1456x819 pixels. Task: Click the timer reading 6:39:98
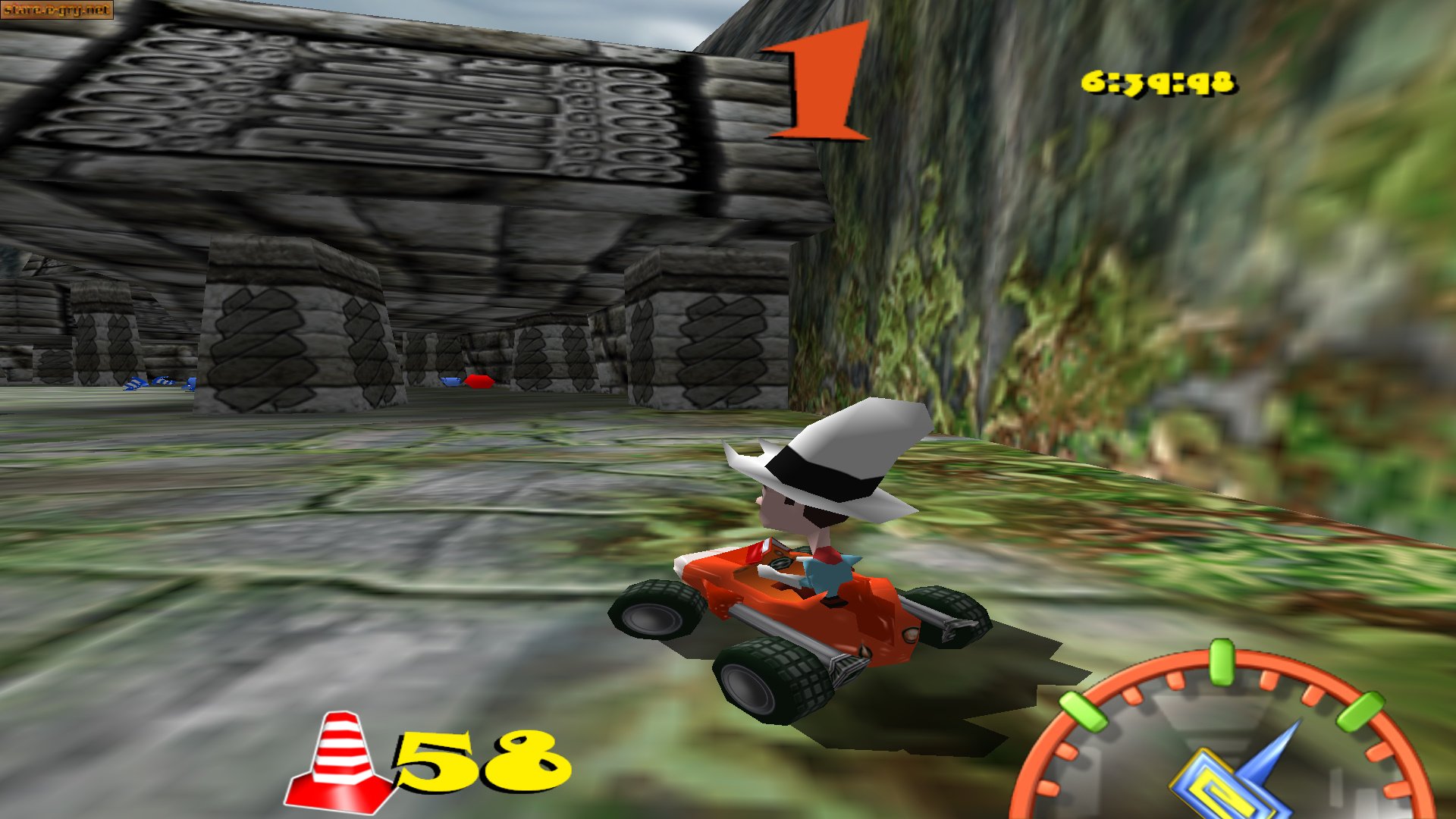1160,83
